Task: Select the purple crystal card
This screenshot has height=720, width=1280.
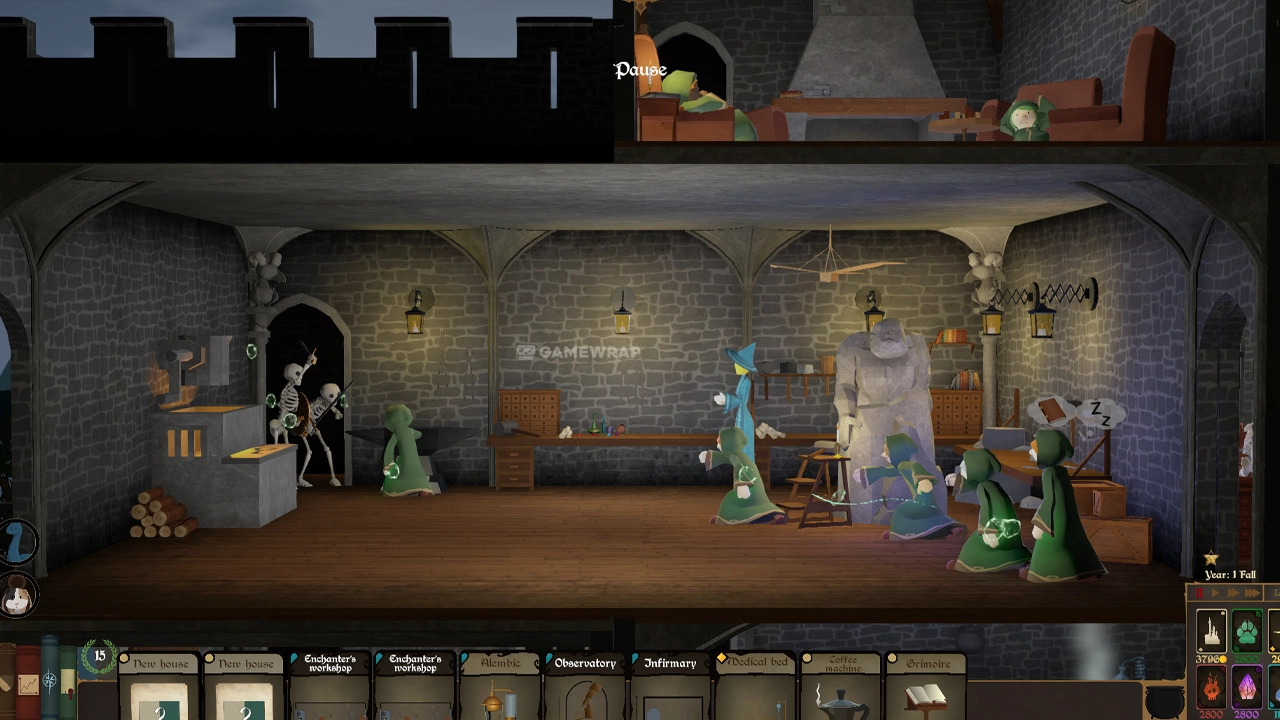Action: click(1246, 688)
